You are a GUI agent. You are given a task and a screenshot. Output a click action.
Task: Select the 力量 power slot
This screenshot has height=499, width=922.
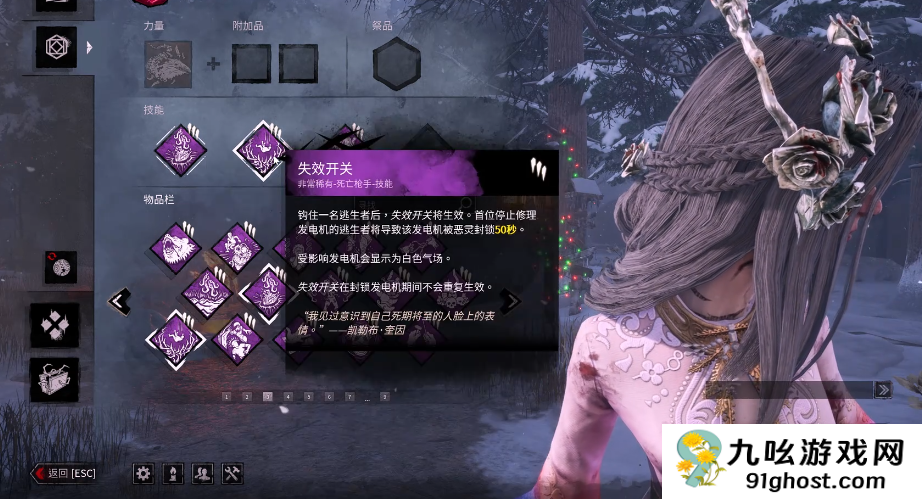(x=168, y=64)
